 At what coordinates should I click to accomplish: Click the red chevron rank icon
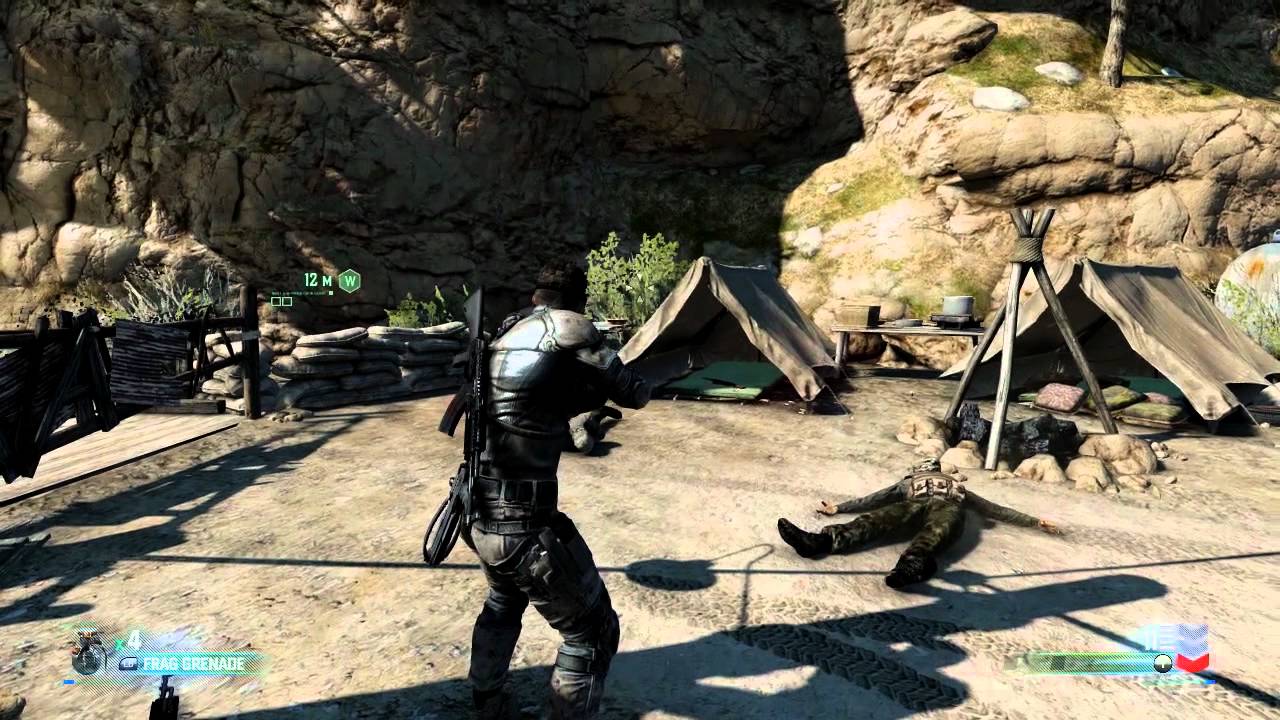1192,660
